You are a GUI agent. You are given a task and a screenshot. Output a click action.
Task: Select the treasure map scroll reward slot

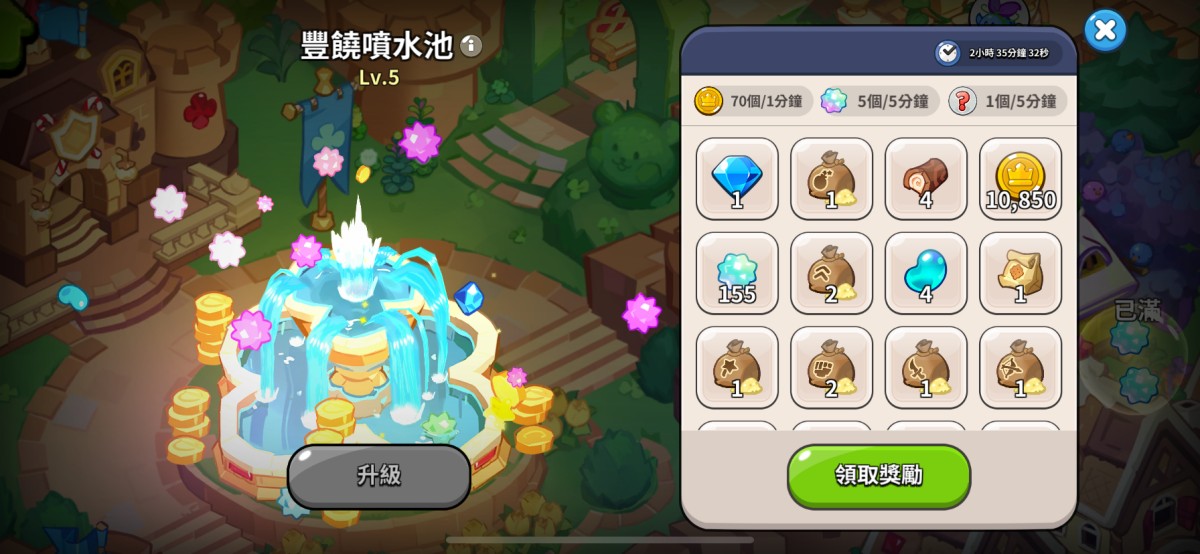[x=1020, y=273]
